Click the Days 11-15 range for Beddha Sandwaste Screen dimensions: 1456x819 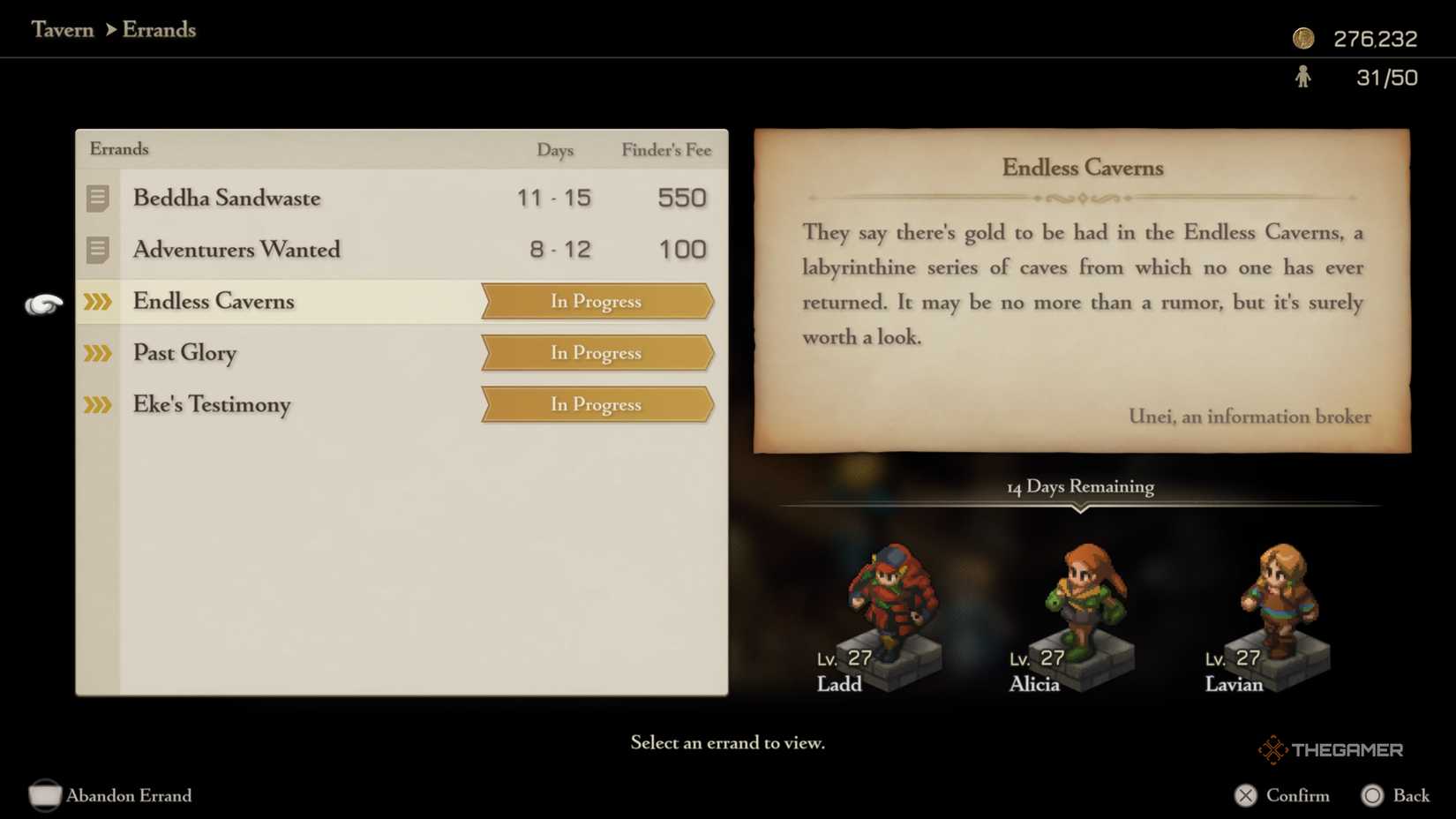coord(555,198)
